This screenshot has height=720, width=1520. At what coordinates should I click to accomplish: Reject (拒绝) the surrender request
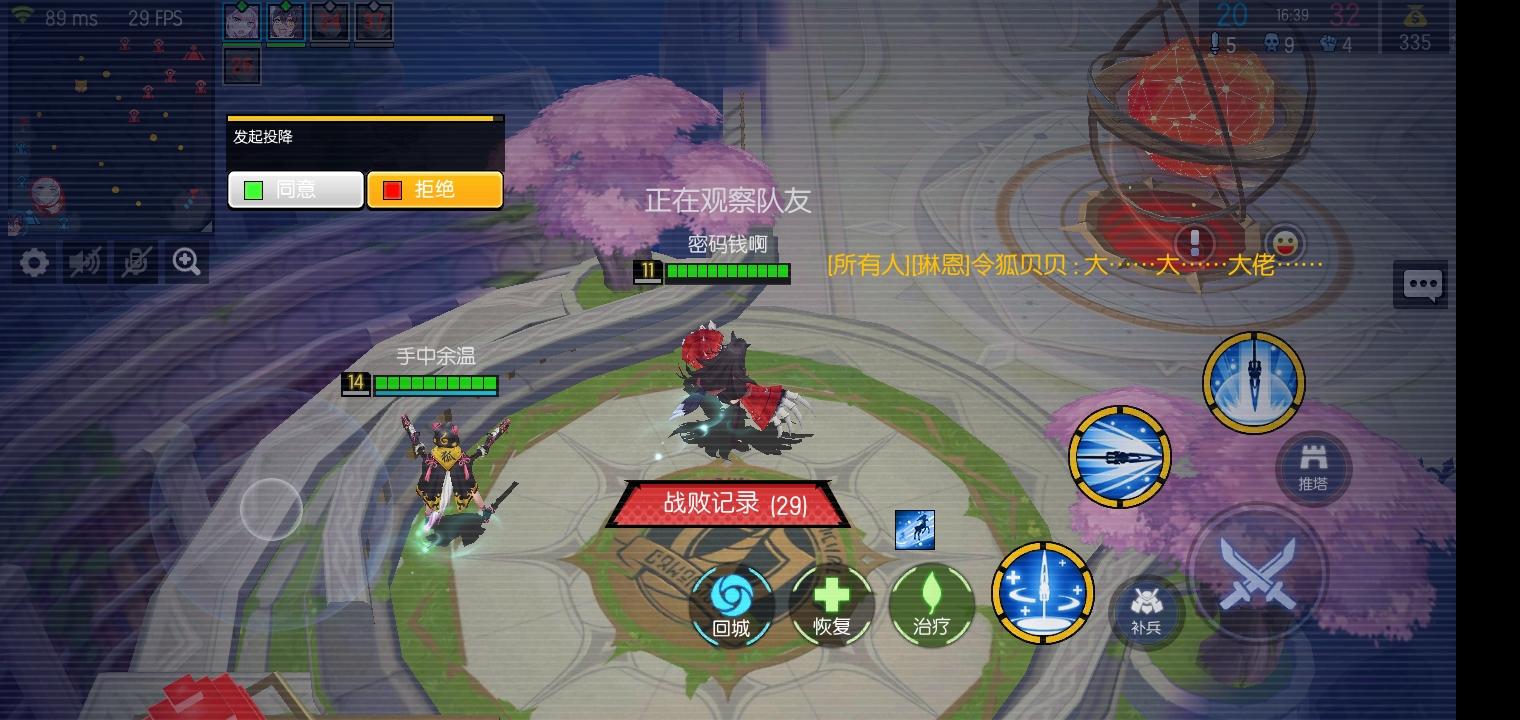[x=435, y=189]
